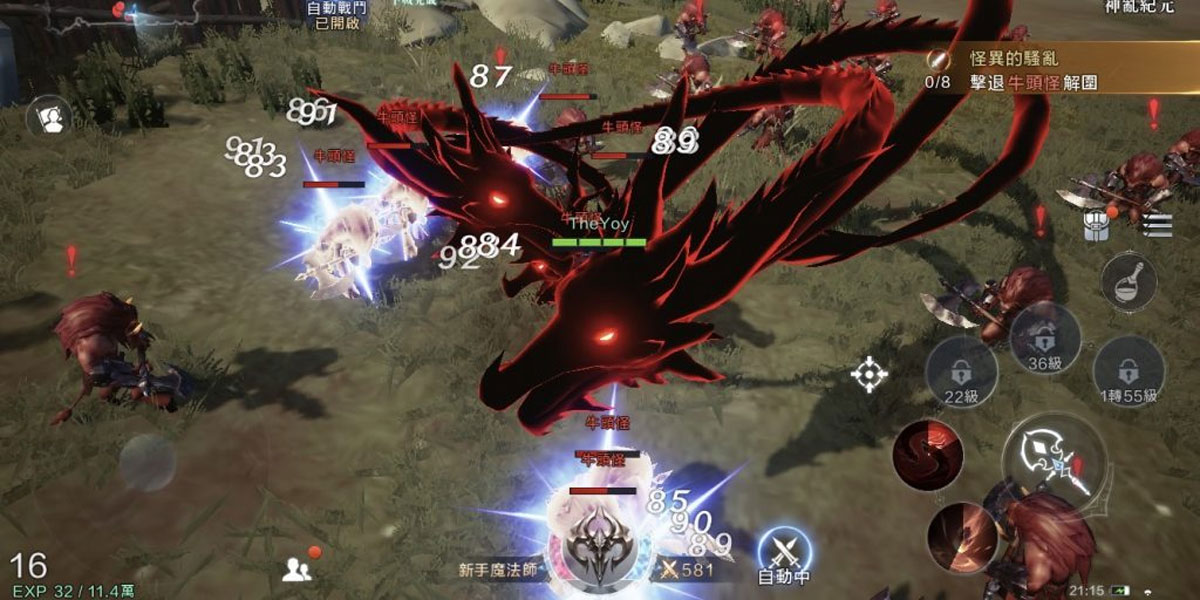Tap the locked skill slot marked 22級
The image size is (1200, 600).
(960, 372)
